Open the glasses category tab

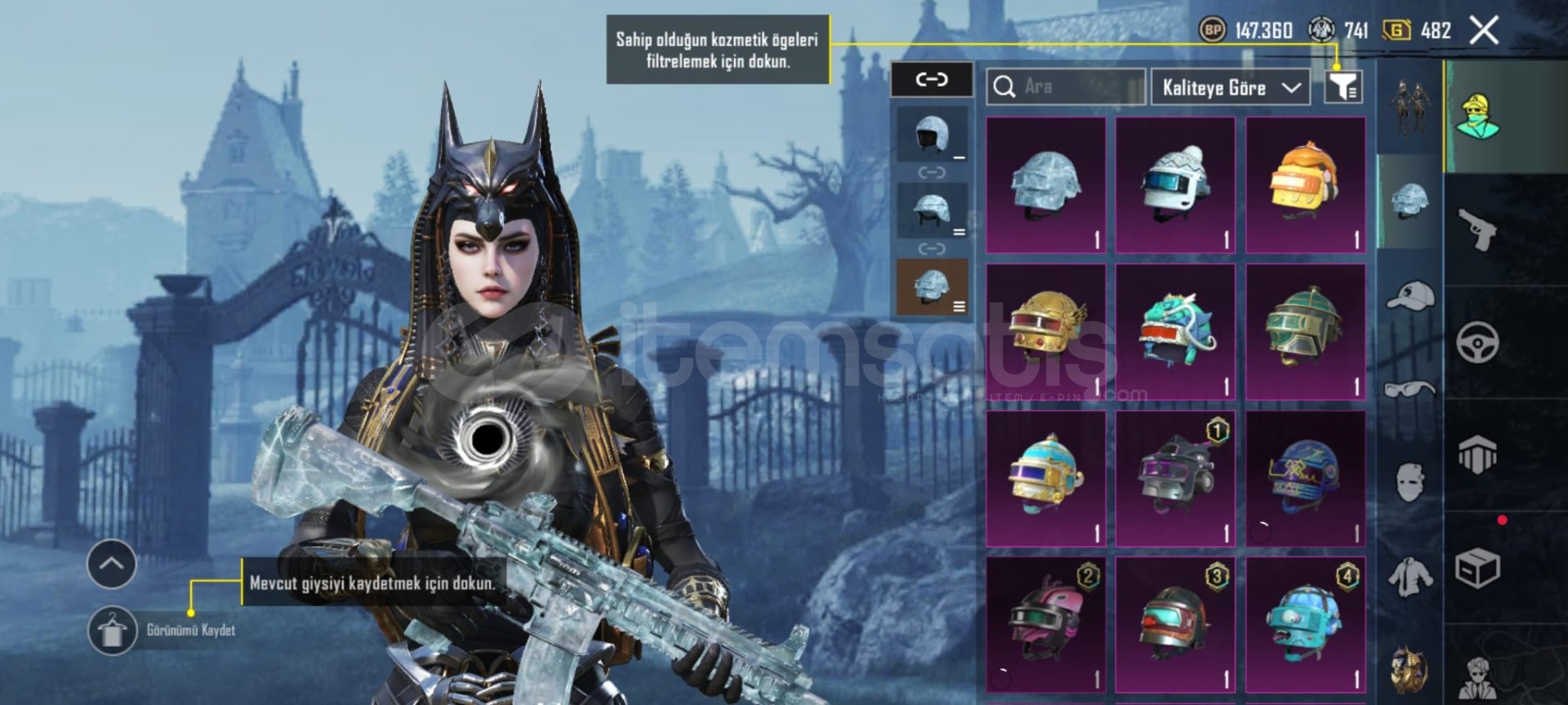[1410, 389]
